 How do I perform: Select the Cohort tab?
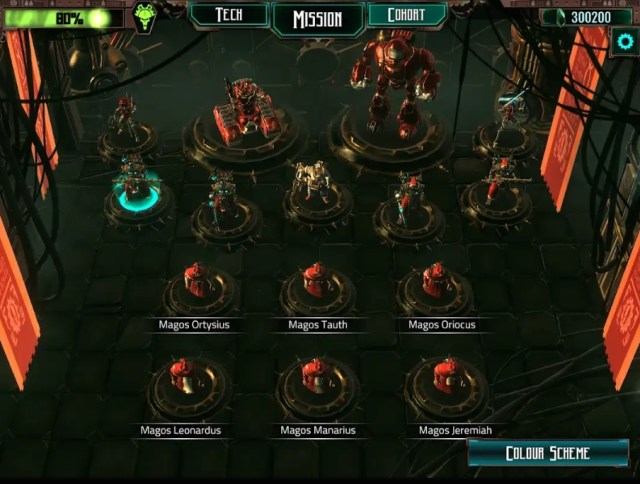(406, 15)
